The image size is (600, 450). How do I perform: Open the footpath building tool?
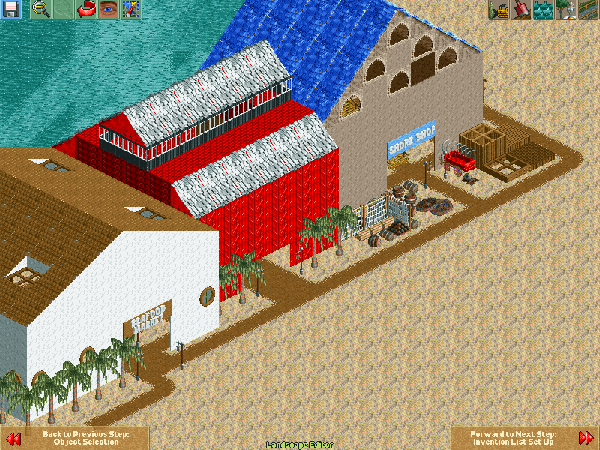[x=587, y=10]
